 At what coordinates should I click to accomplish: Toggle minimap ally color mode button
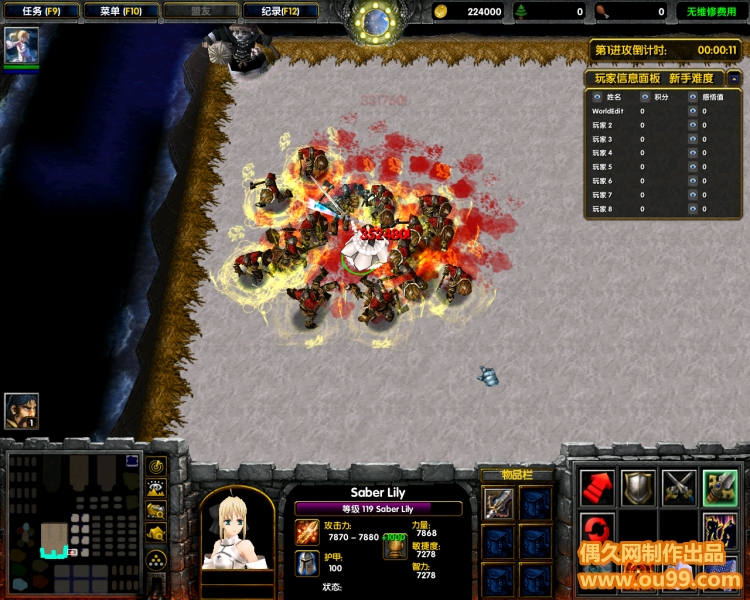[157, 510]
